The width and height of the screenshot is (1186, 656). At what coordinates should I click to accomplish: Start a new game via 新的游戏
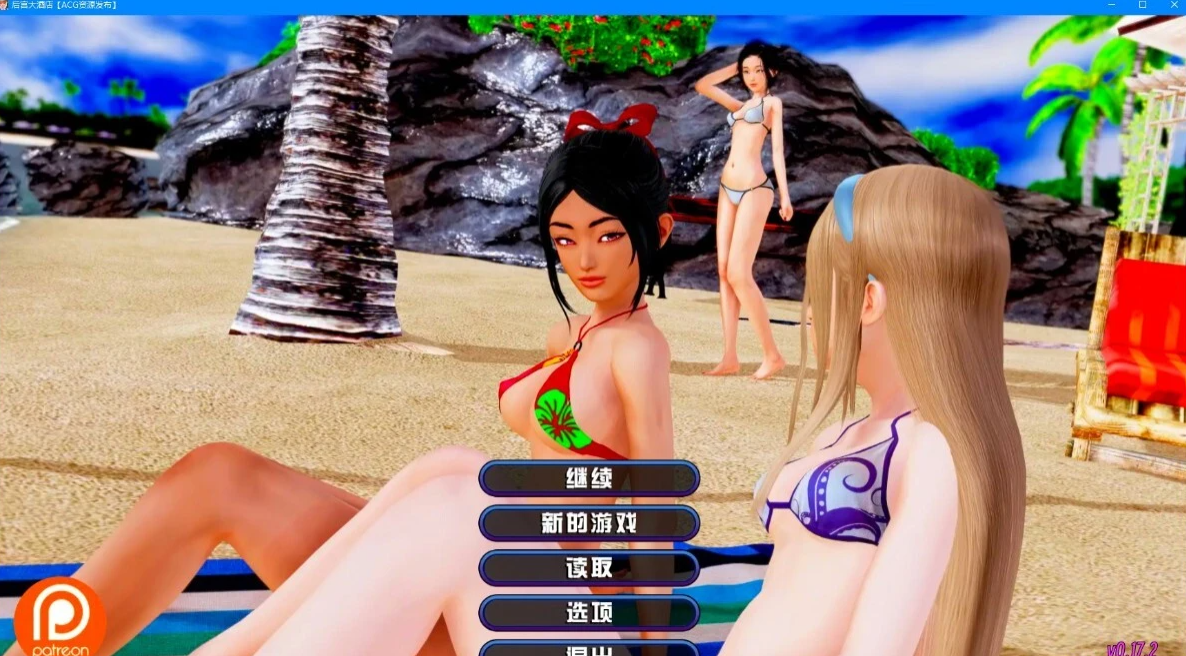pyautogui.click(x=589, y=523)
